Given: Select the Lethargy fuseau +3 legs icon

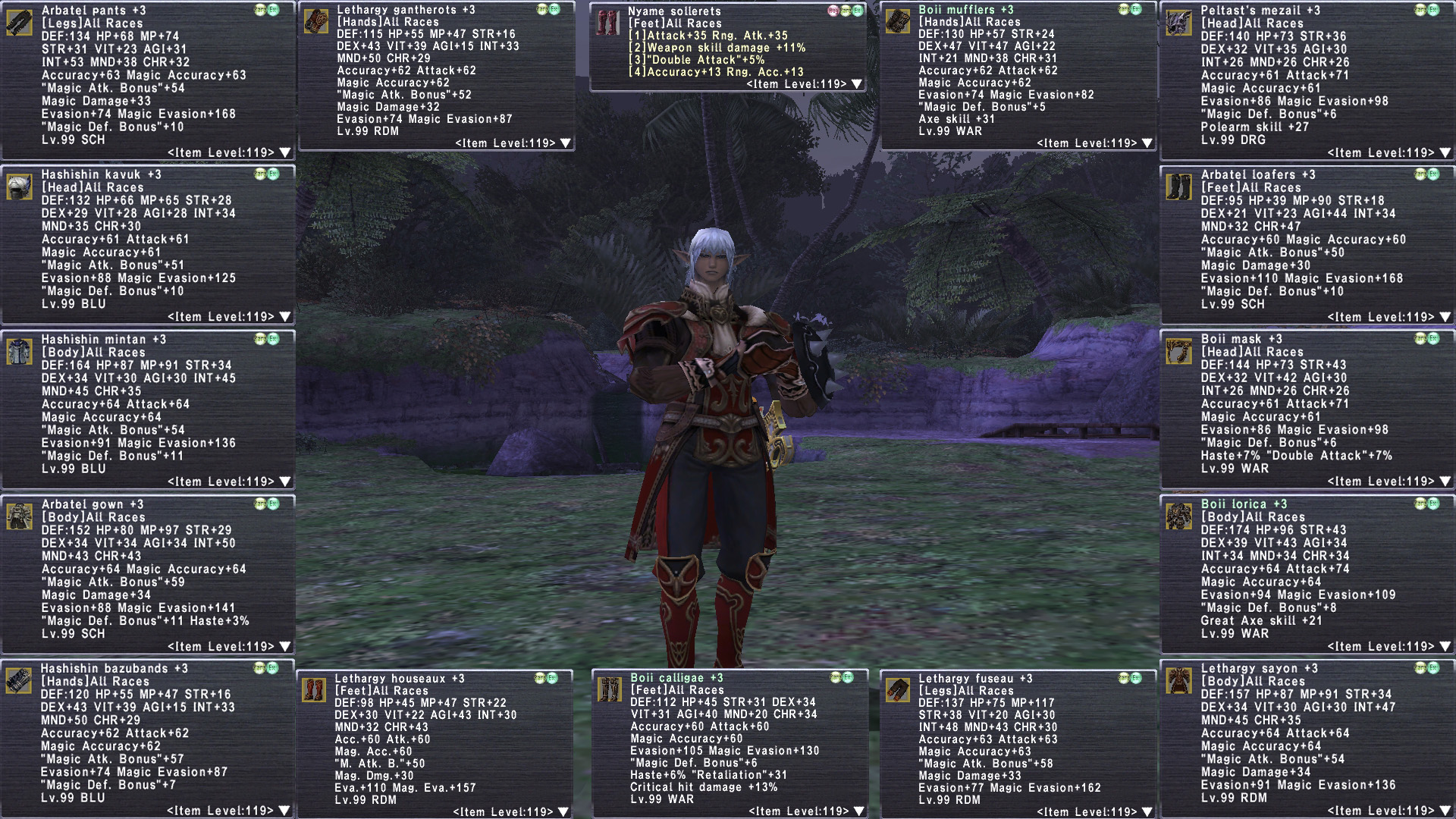Looking at the screenshot, I should pos(898,690).
